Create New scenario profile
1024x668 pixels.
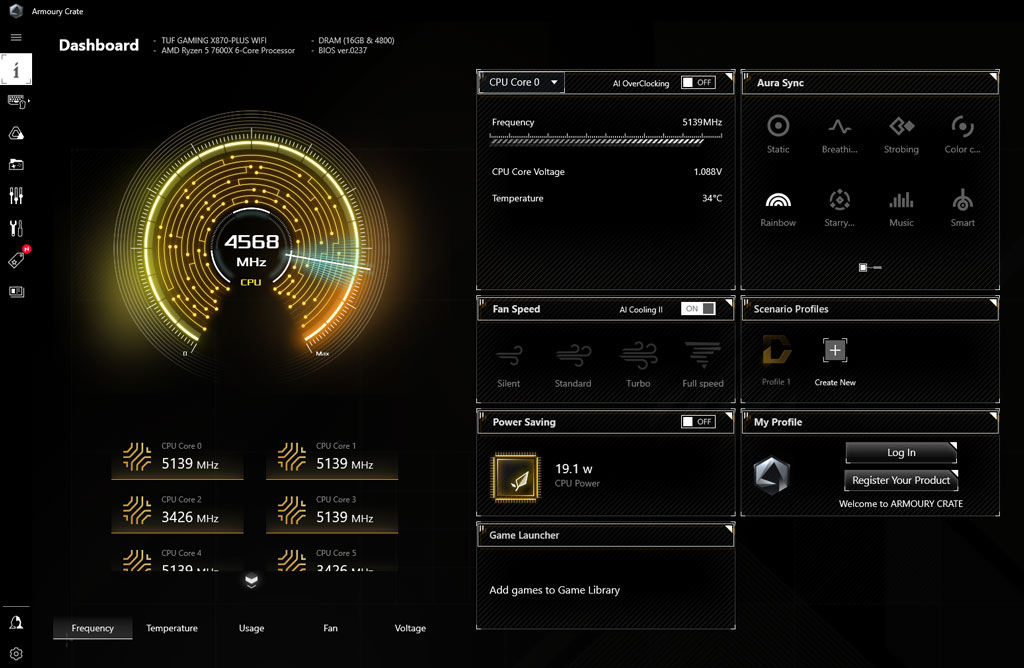pyautogui.click(x=835, y=360)
